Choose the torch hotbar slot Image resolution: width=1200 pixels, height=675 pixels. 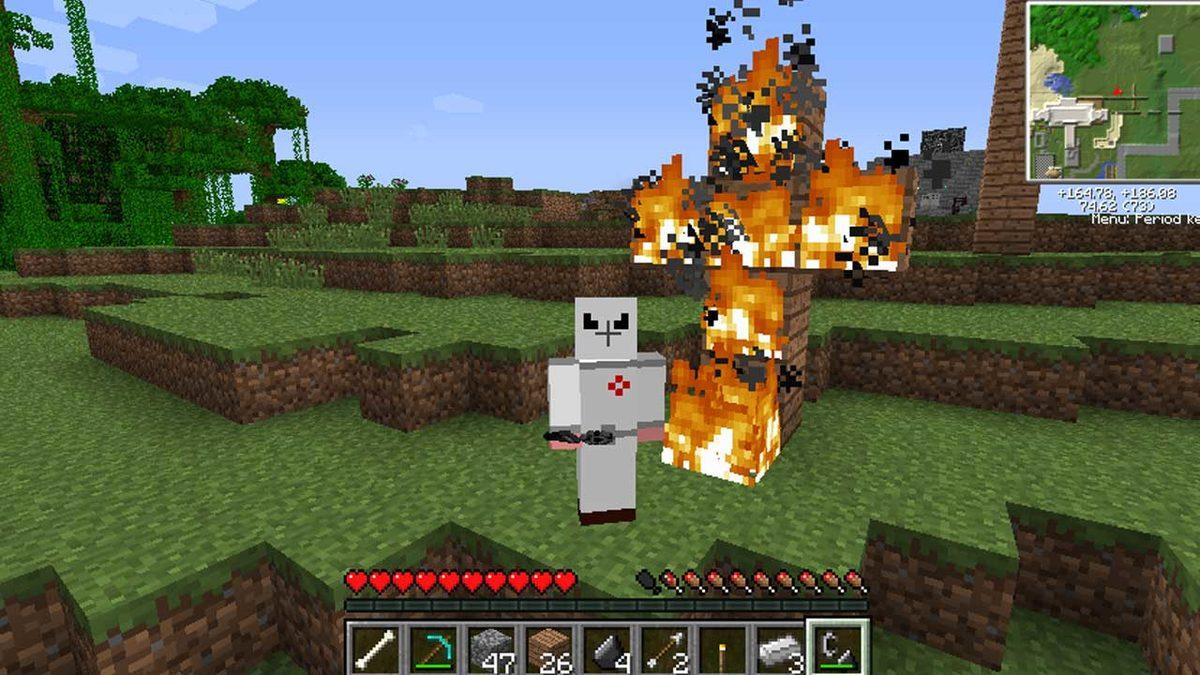pyautogui.click(x=722, y=648)
